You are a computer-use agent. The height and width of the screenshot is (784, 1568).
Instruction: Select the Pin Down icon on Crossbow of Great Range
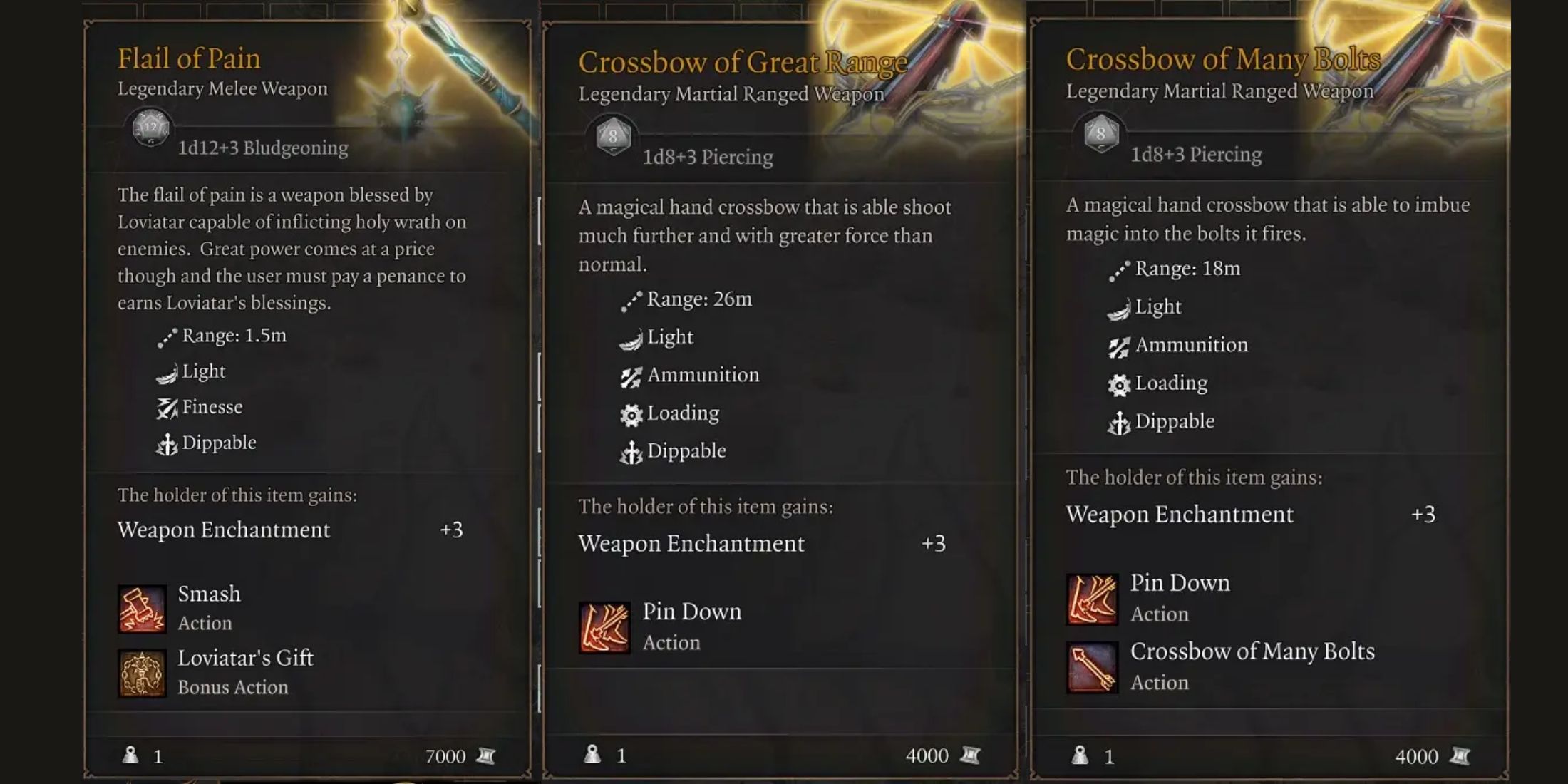point(605,626)
